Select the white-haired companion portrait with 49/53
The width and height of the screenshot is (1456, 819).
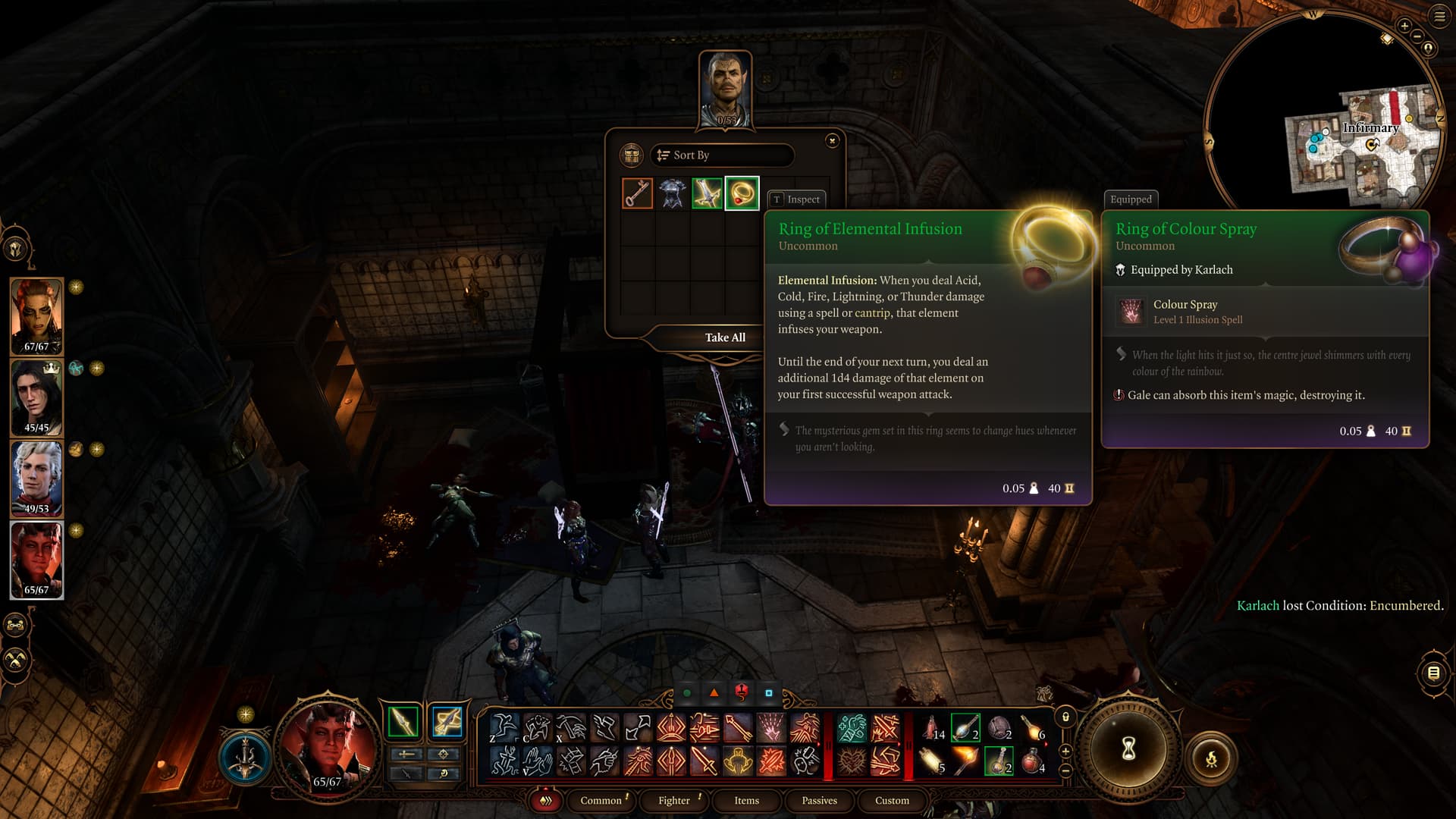[36, 478]
